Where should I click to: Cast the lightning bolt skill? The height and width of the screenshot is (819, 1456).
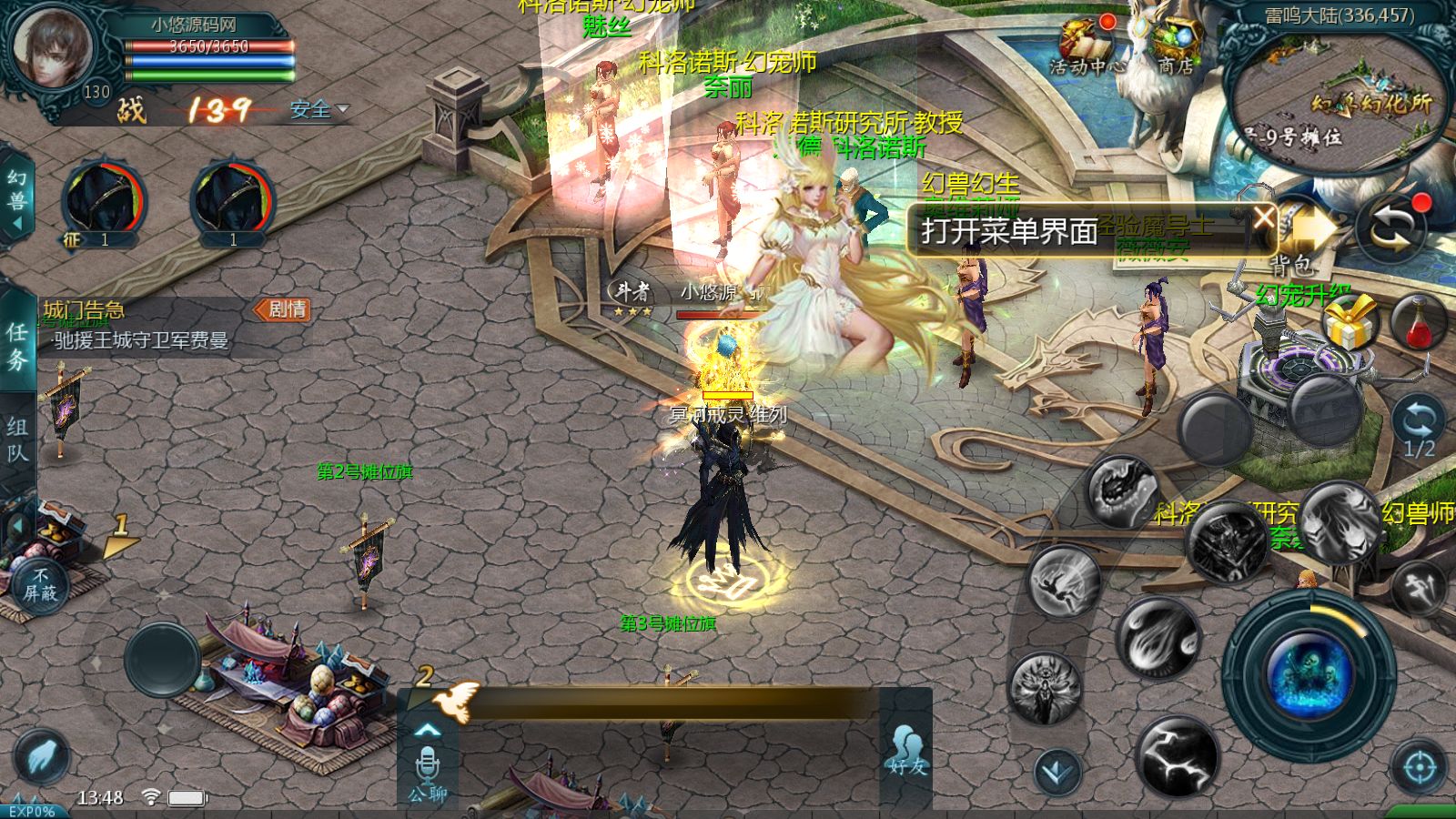coord(1178,755)
